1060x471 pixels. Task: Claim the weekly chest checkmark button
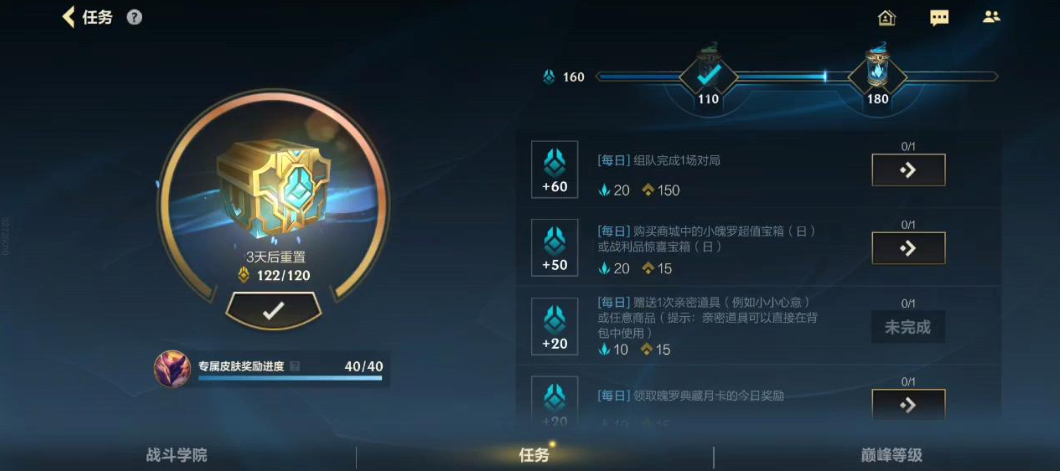273,311
